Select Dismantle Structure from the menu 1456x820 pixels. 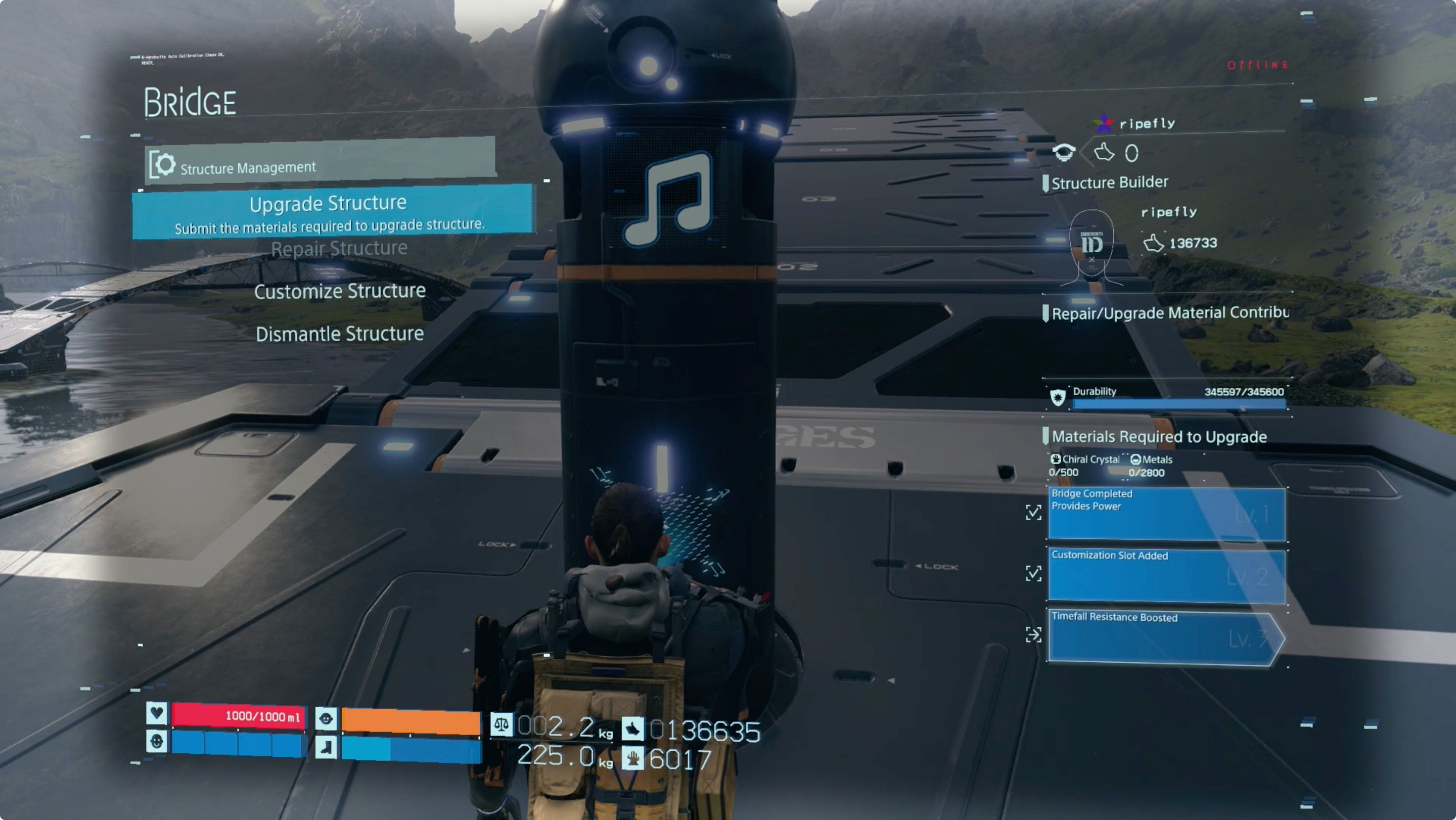tap(340, 334)
